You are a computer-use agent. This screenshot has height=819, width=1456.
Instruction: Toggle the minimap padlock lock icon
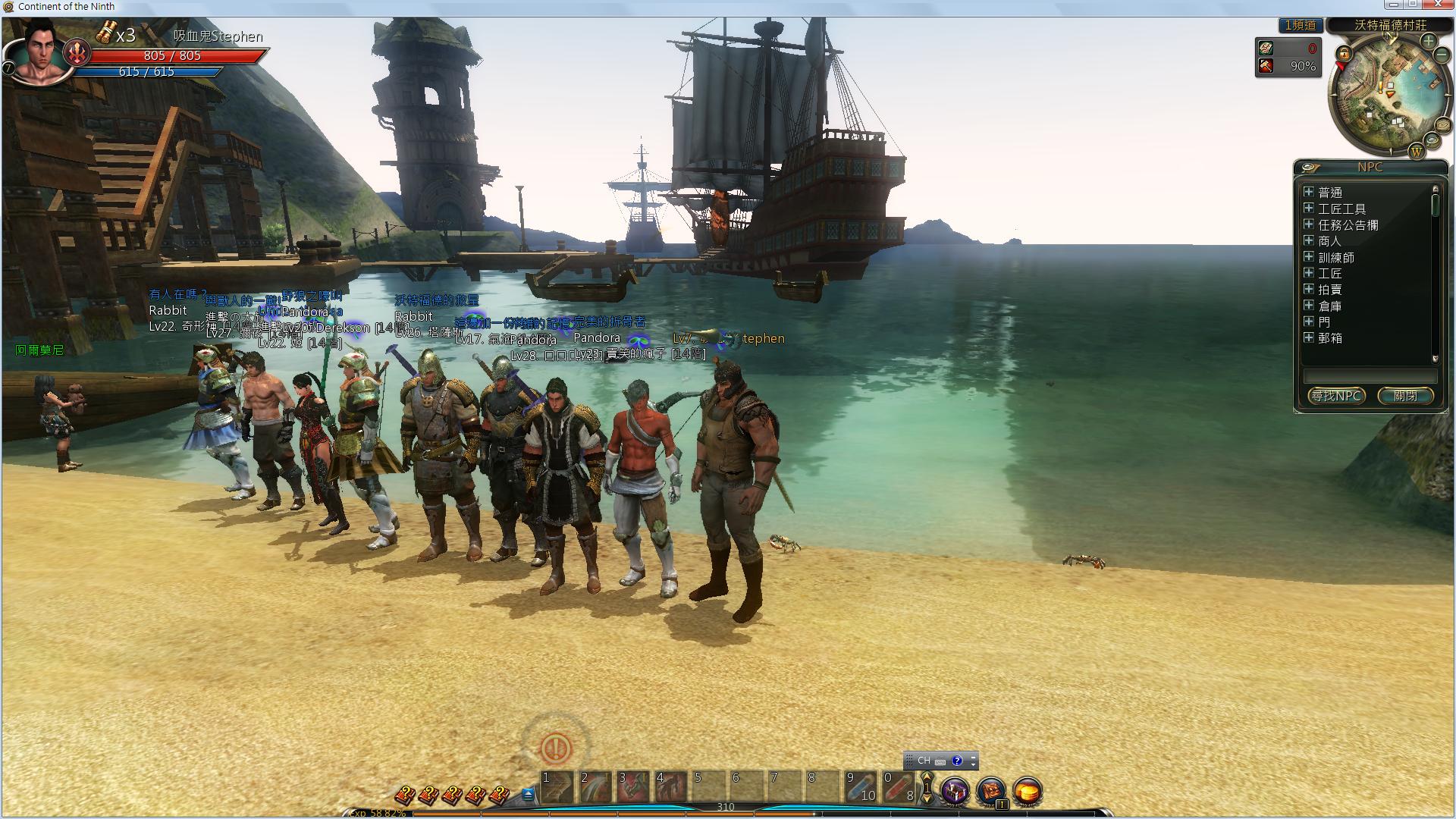tap(1344, 54)
